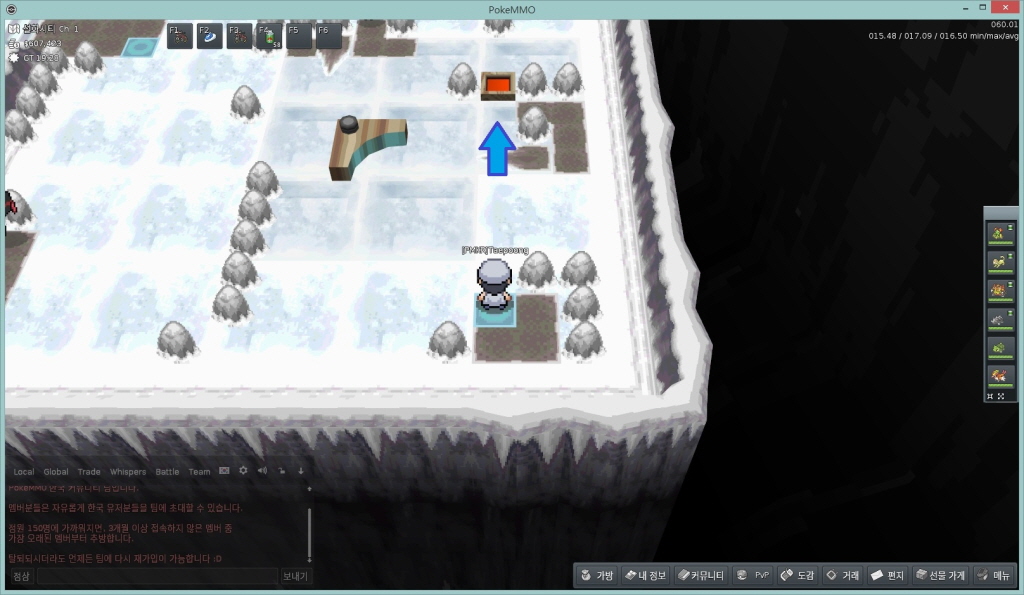Open the PvP menu
The width and height of the screenshot is (1024, 595).
tap(751, 575)
